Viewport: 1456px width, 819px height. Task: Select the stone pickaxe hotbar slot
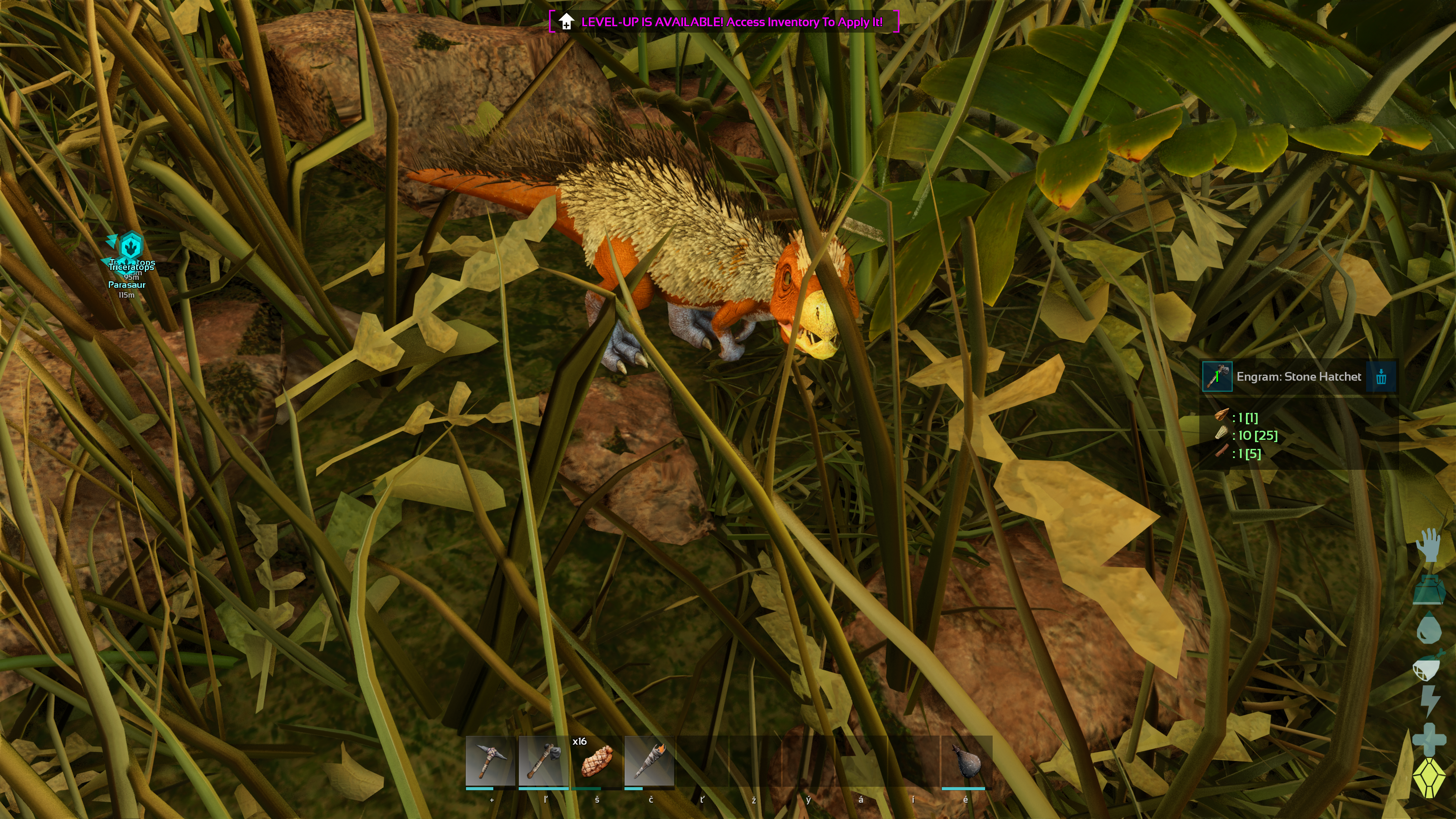[x=490, y=761]
